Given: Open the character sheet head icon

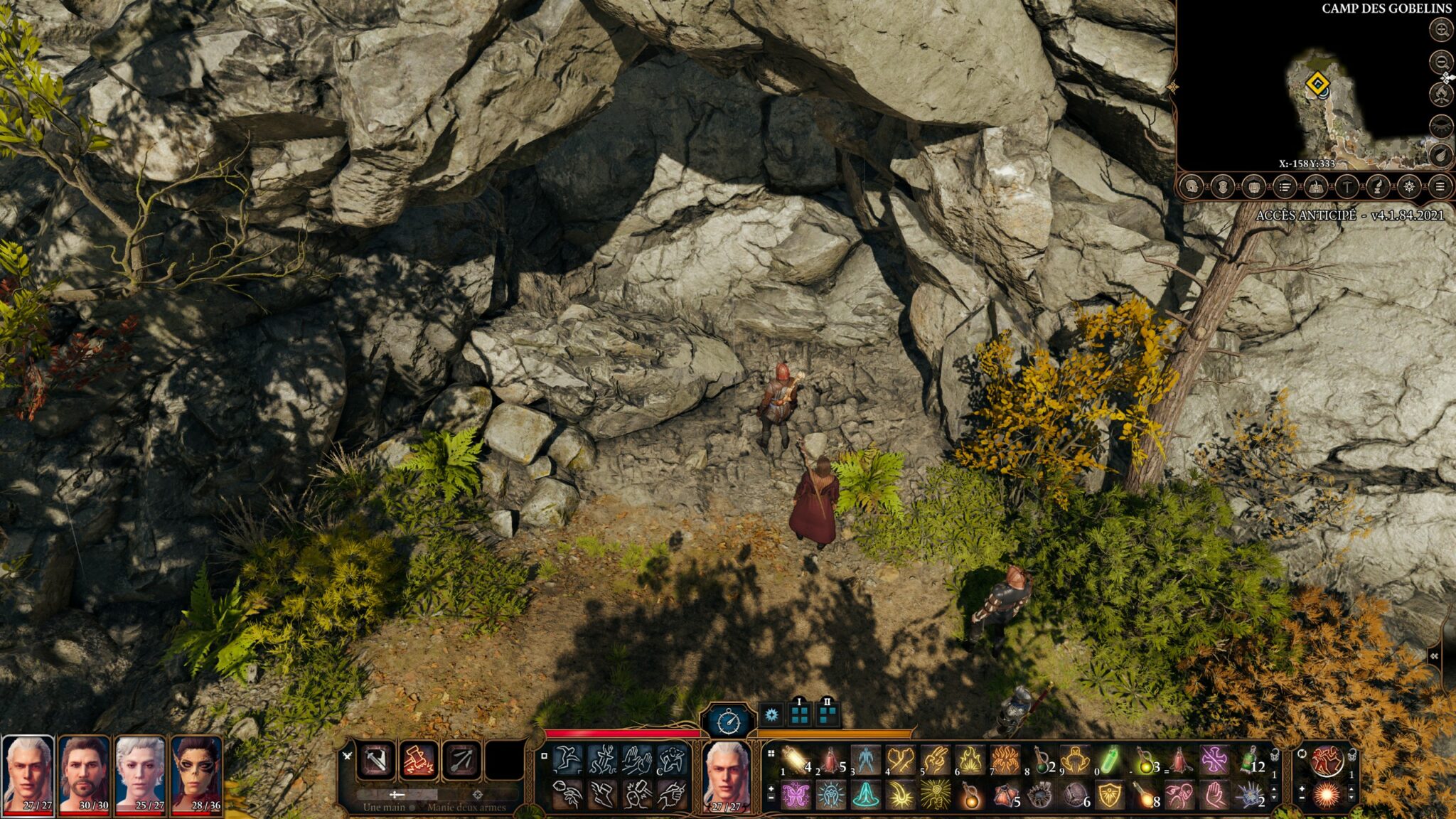Looking at the screenshot, I should (1192, 187).
